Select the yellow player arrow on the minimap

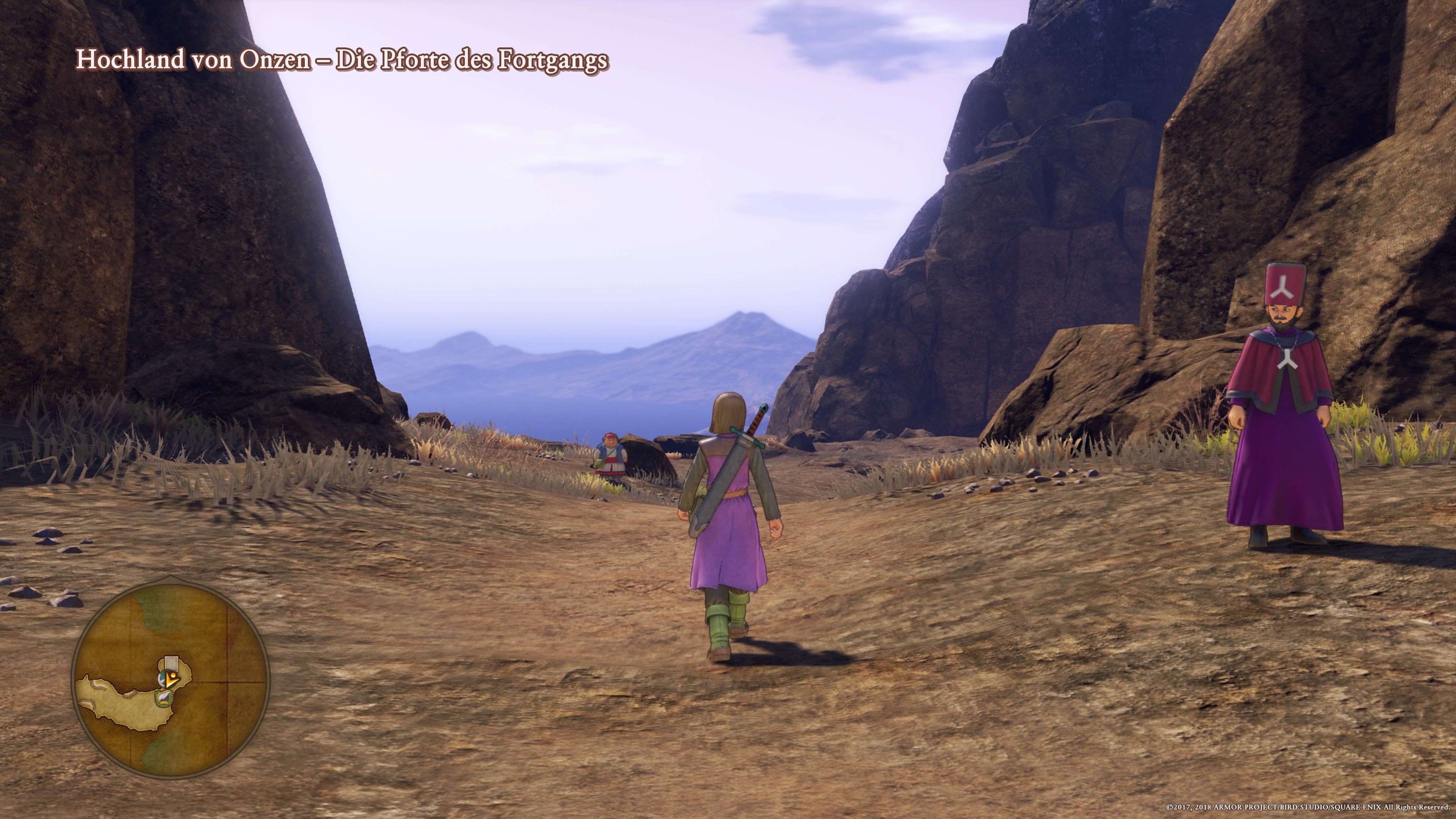[171, 680]
